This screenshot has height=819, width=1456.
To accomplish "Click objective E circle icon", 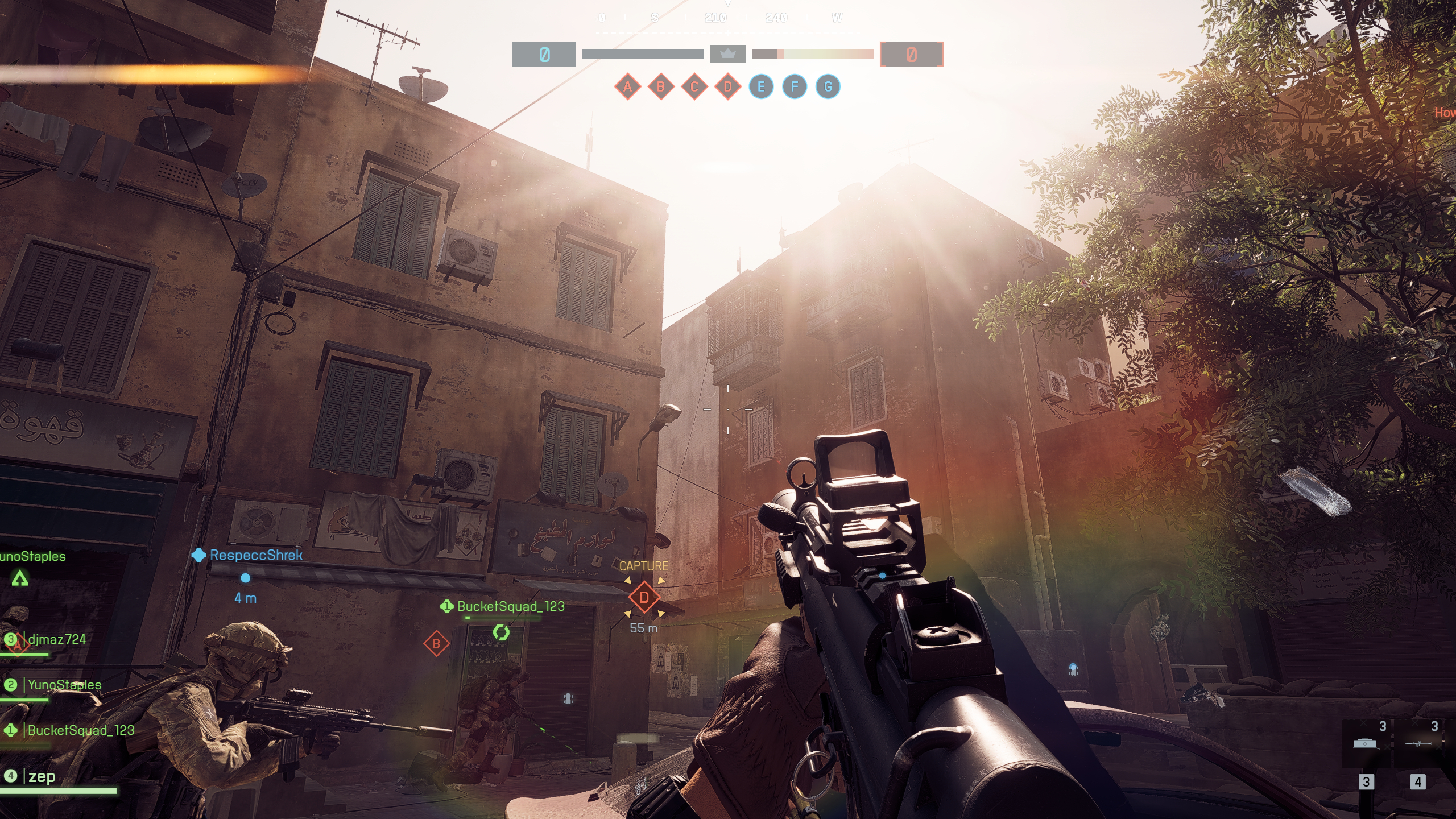I will [x=762, y=87].
